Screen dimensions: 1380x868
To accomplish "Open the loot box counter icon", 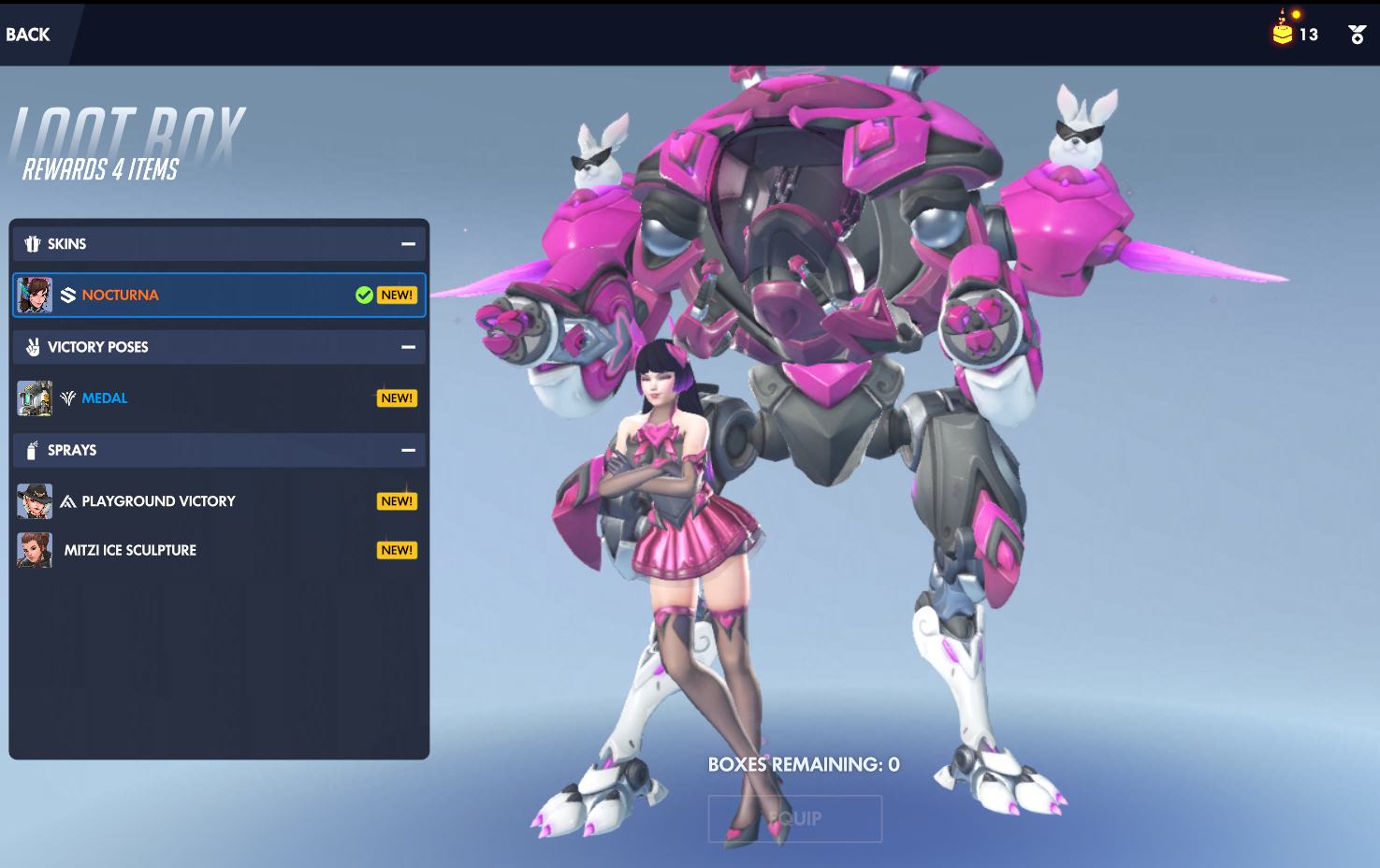I will point(1283,32).
